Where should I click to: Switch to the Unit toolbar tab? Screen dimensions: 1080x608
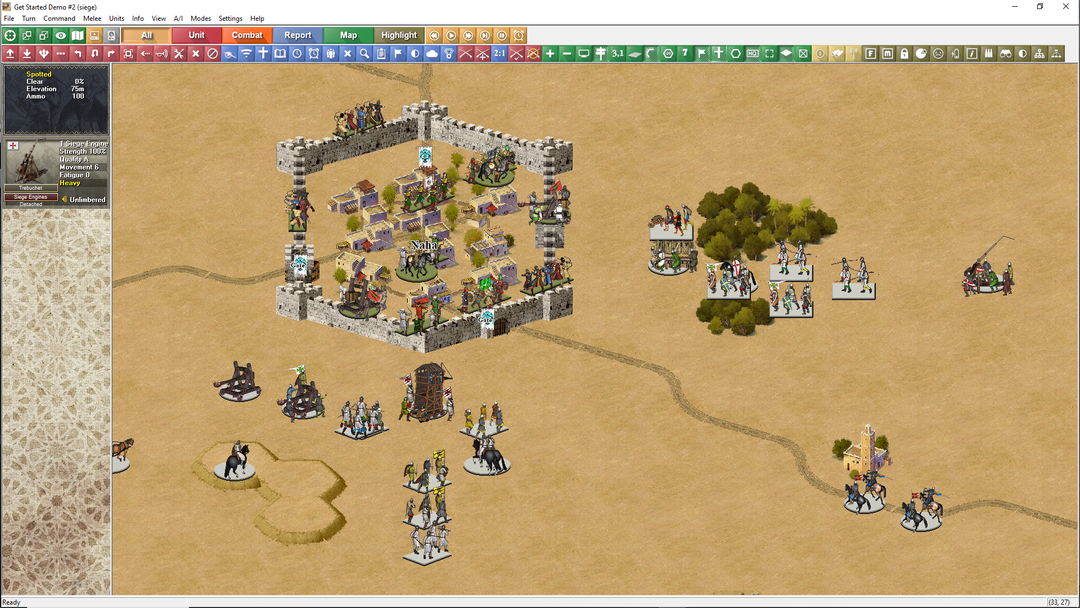pyautogui.click(x=197, y=35)
